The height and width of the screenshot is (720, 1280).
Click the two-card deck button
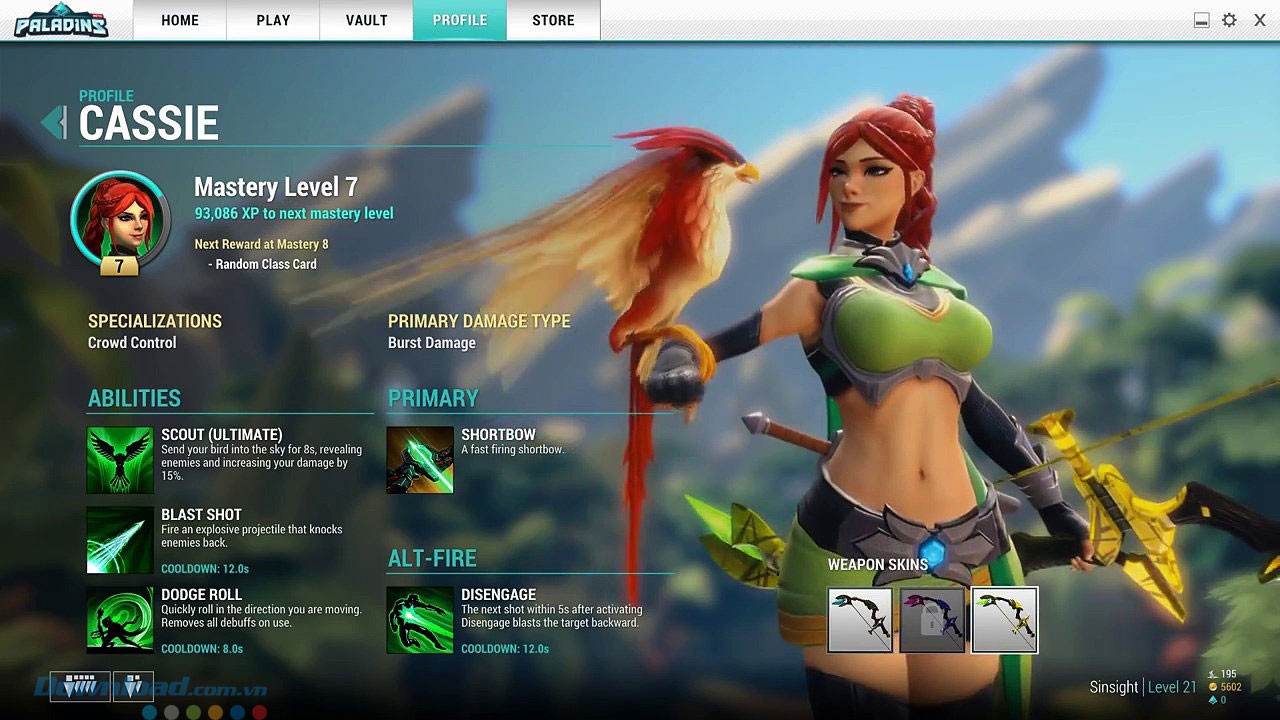point(133,686)
